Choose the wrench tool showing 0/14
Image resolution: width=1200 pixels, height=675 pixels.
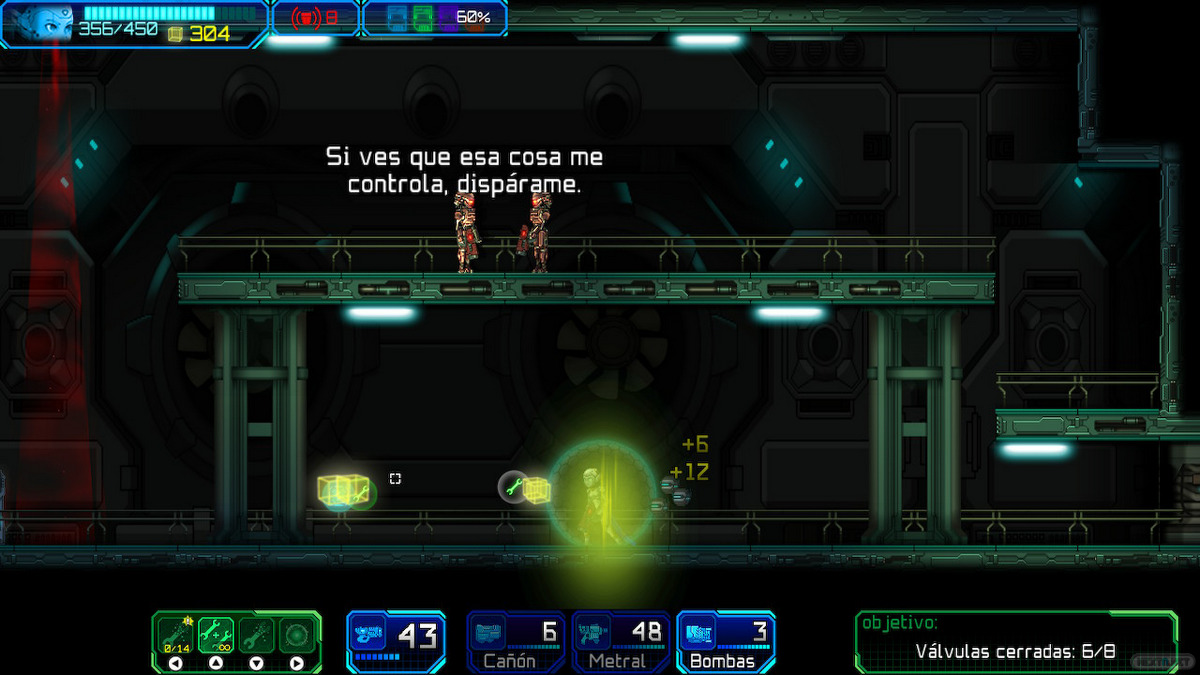175,634
